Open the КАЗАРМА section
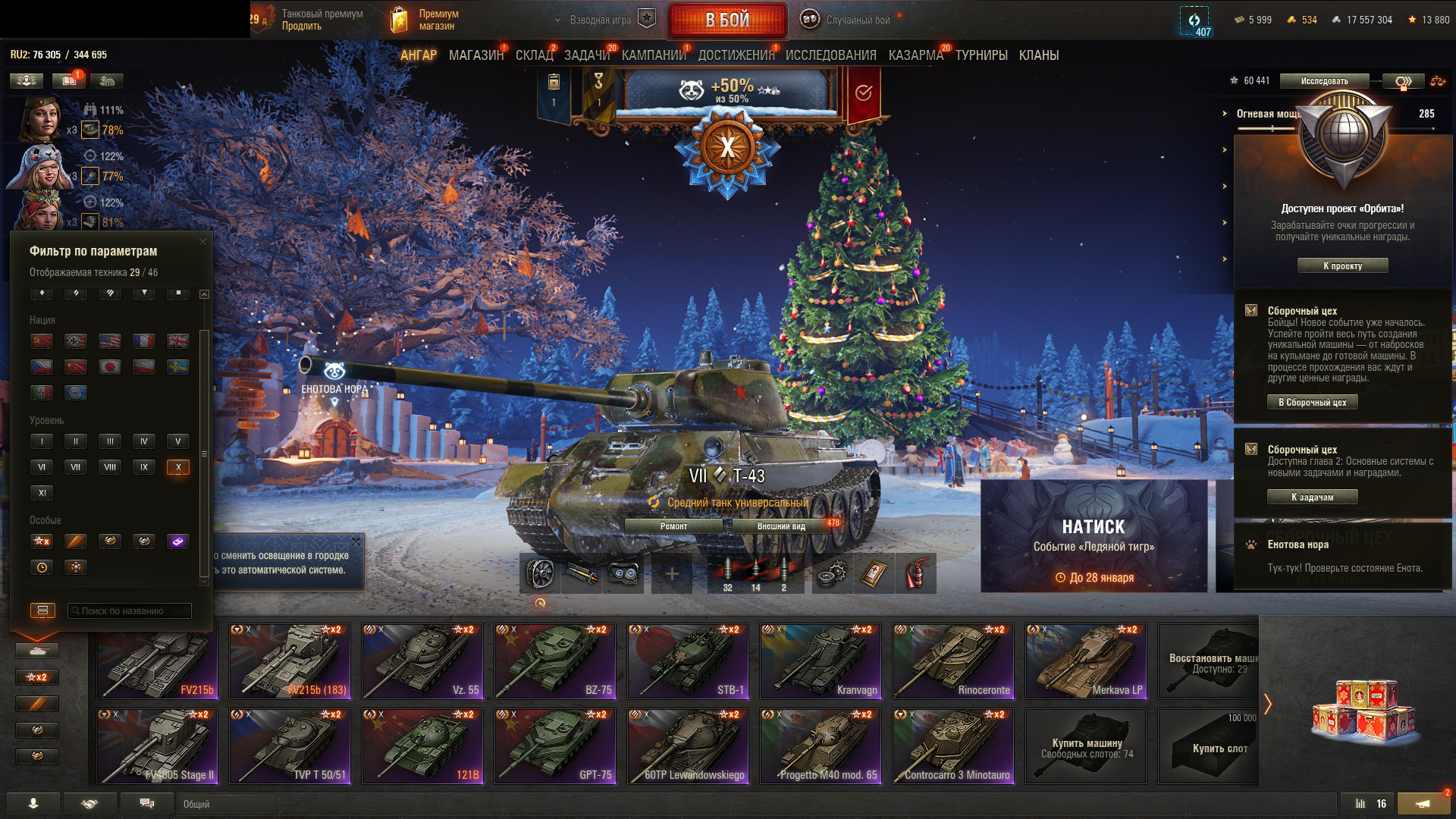This screenshot has height=819, width=1456. [x=915, y=55]
